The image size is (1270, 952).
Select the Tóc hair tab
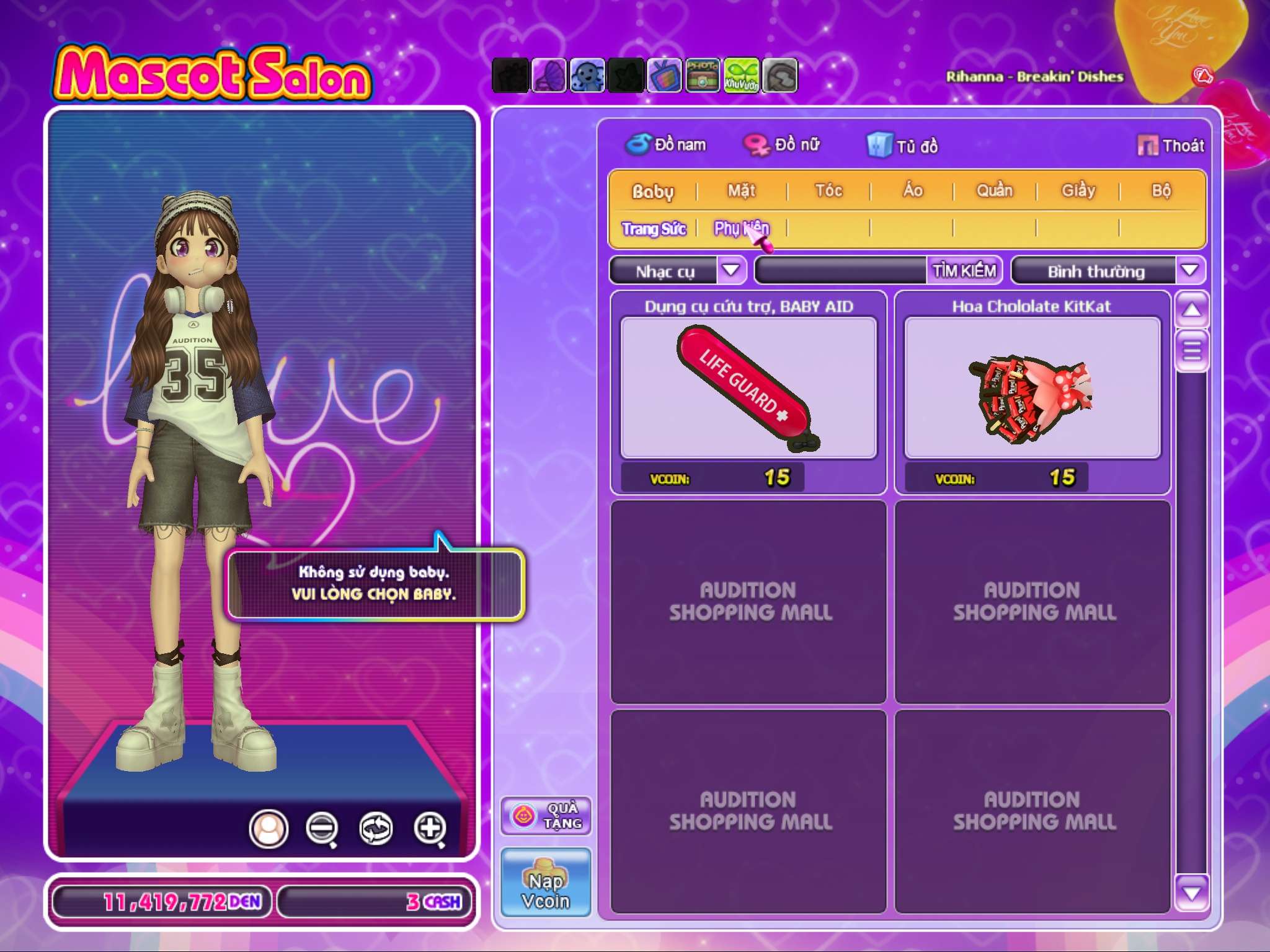(828, 191)
